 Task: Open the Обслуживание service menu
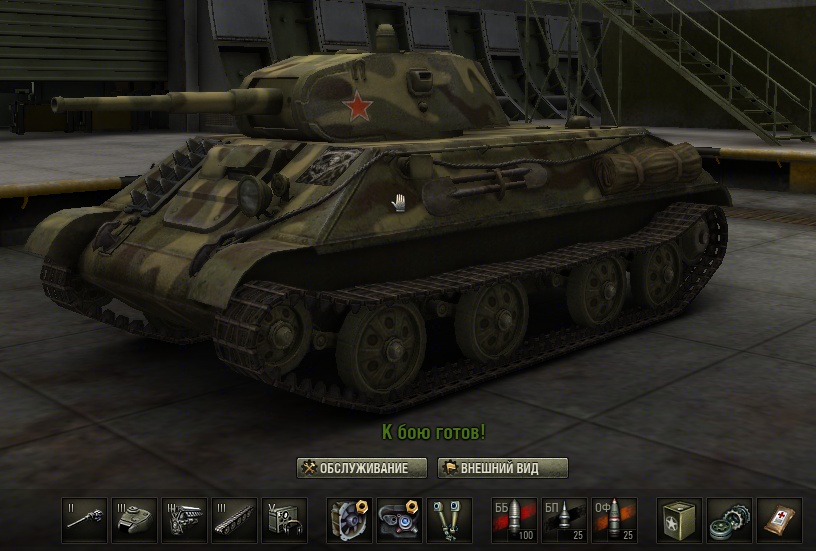(361, 468)
